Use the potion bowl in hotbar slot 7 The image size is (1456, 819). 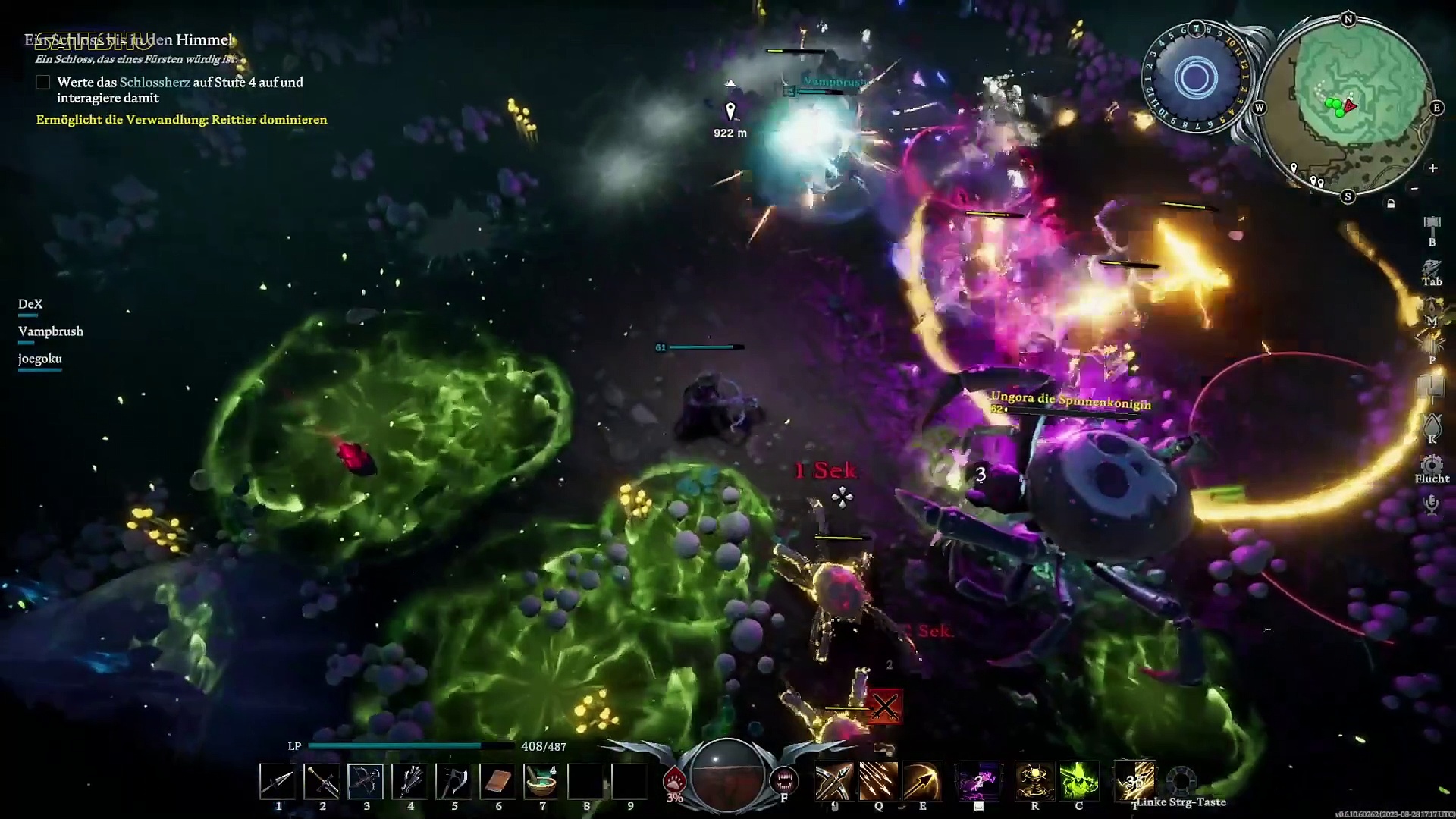pos(541,781)
